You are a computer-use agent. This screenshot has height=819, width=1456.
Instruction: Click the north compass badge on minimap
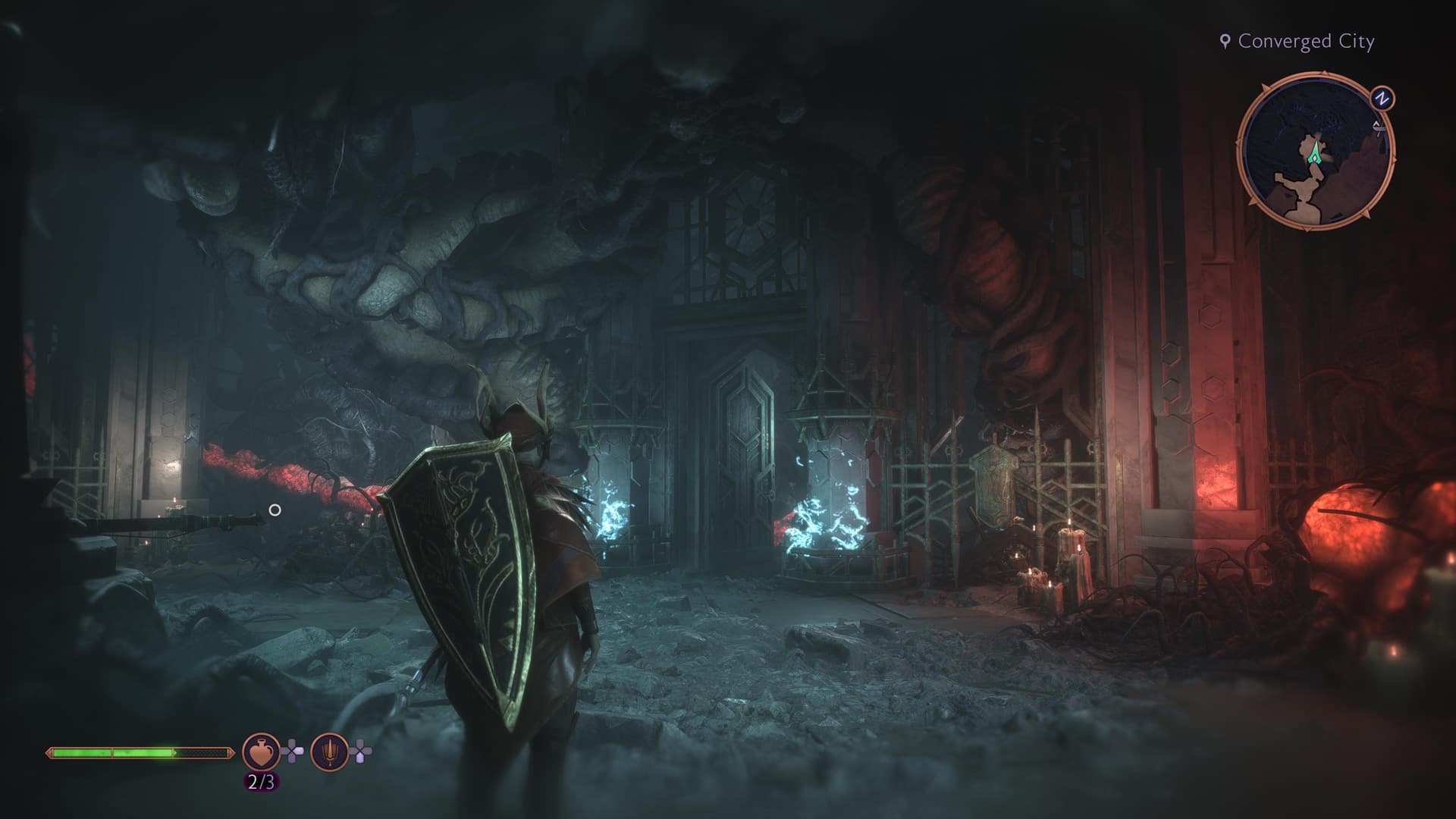[x=1382, y=99]
